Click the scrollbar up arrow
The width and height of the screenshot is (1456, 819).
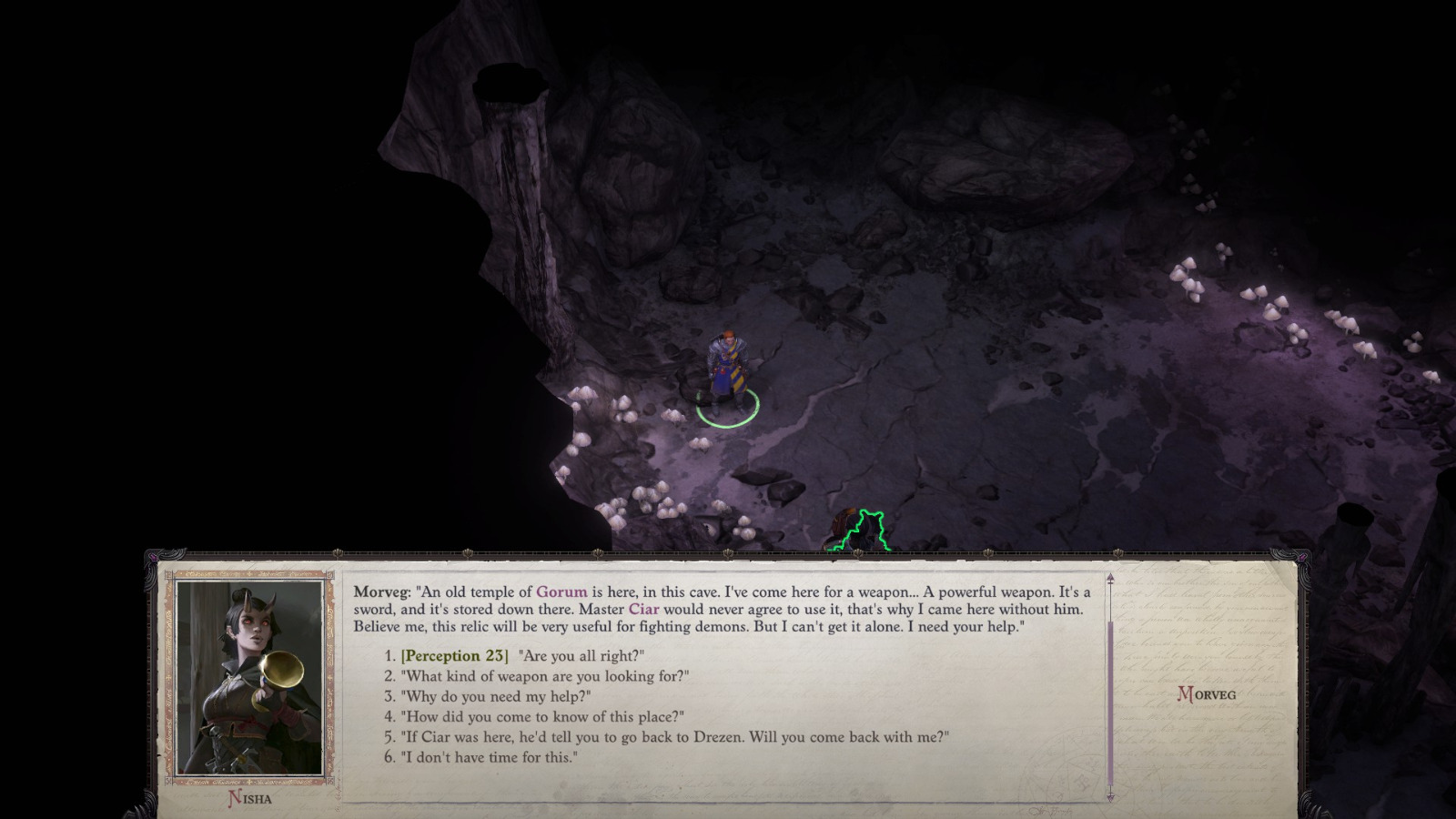(1110, 577)
